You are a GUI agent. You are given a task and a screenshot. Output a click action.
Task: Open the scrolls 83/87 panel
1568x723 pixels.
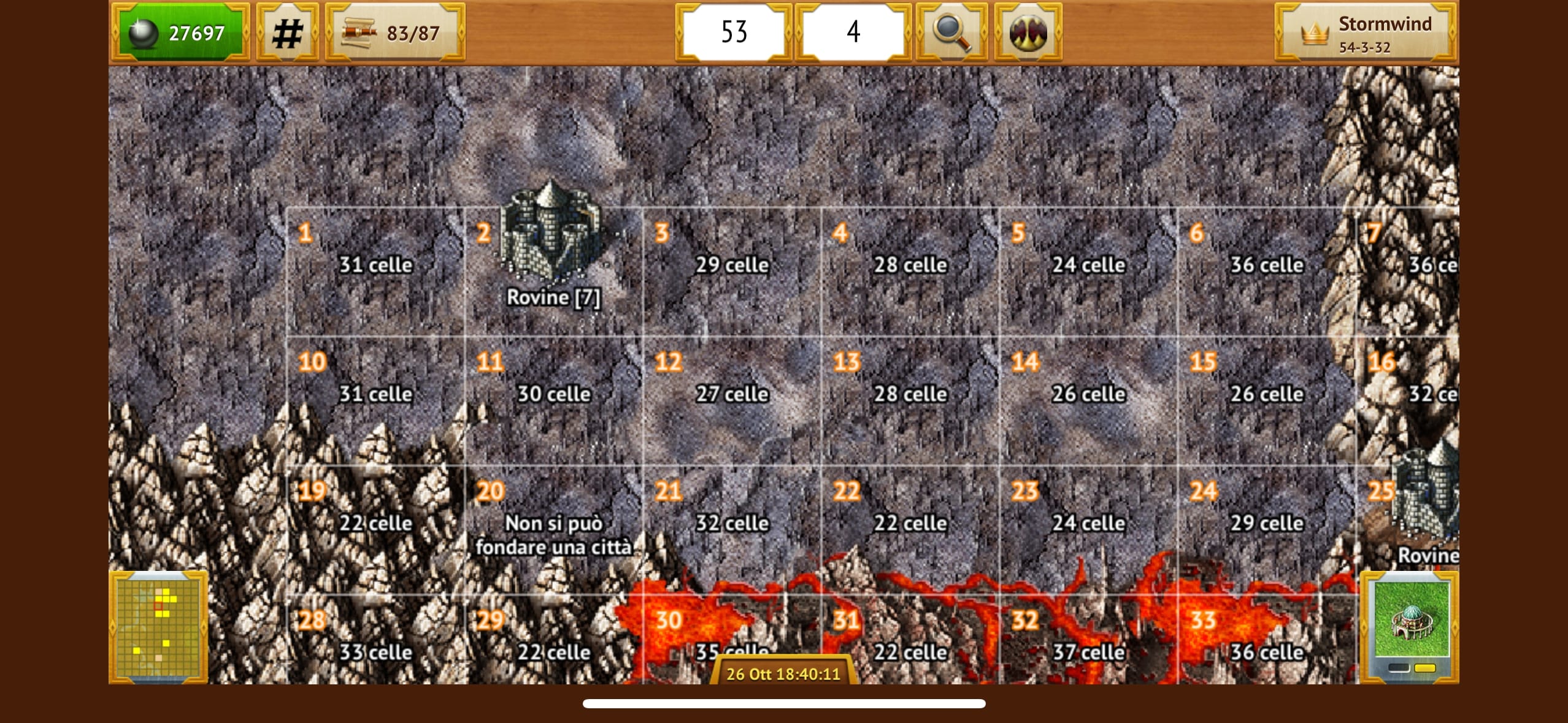[x=394, y=33]
